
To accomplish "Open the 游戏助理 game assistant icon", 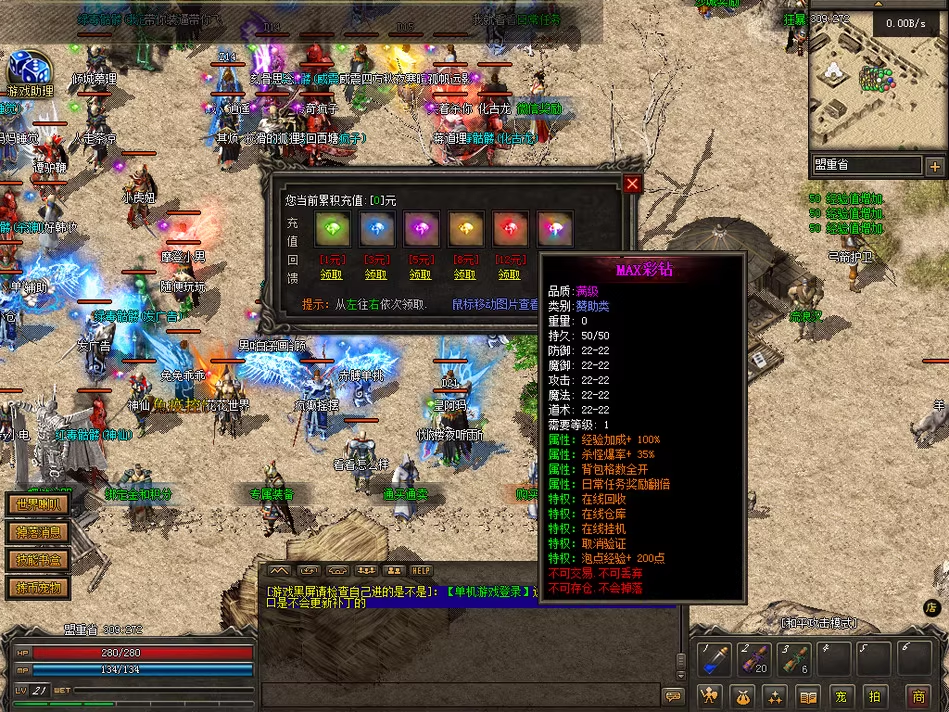I will [x=28, y=72].
